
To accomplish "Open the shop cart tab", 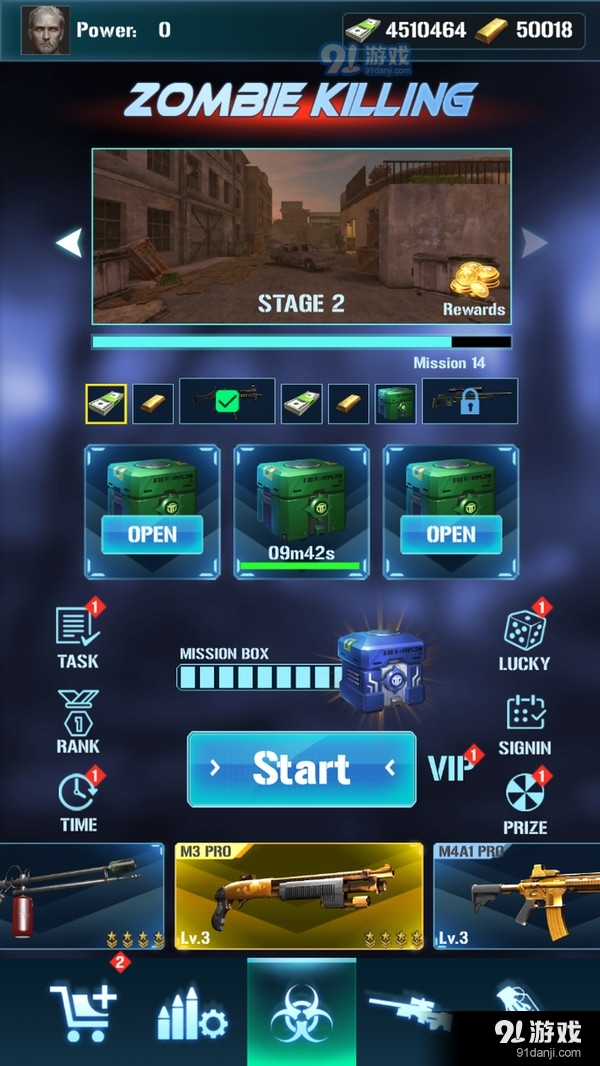I will (83, 1011).
